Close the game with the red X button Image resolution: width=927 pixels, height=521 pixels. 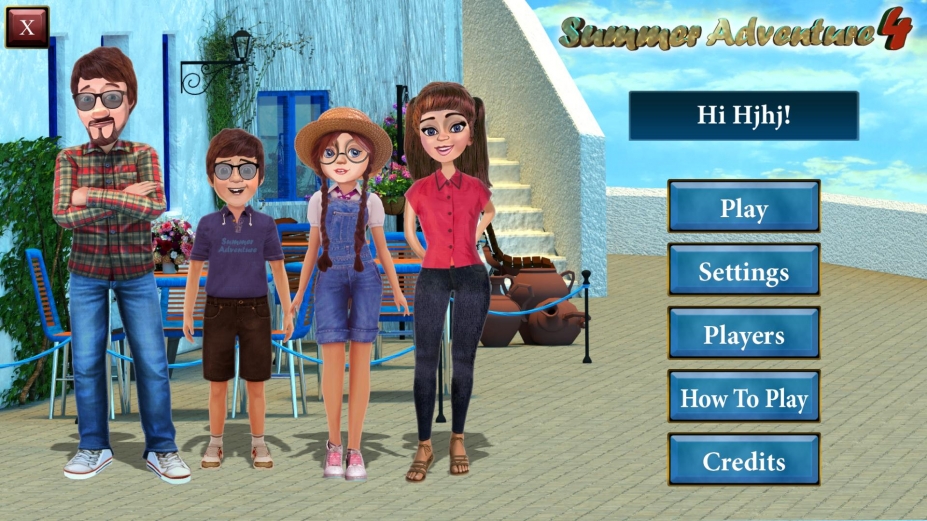click(27, 27)
